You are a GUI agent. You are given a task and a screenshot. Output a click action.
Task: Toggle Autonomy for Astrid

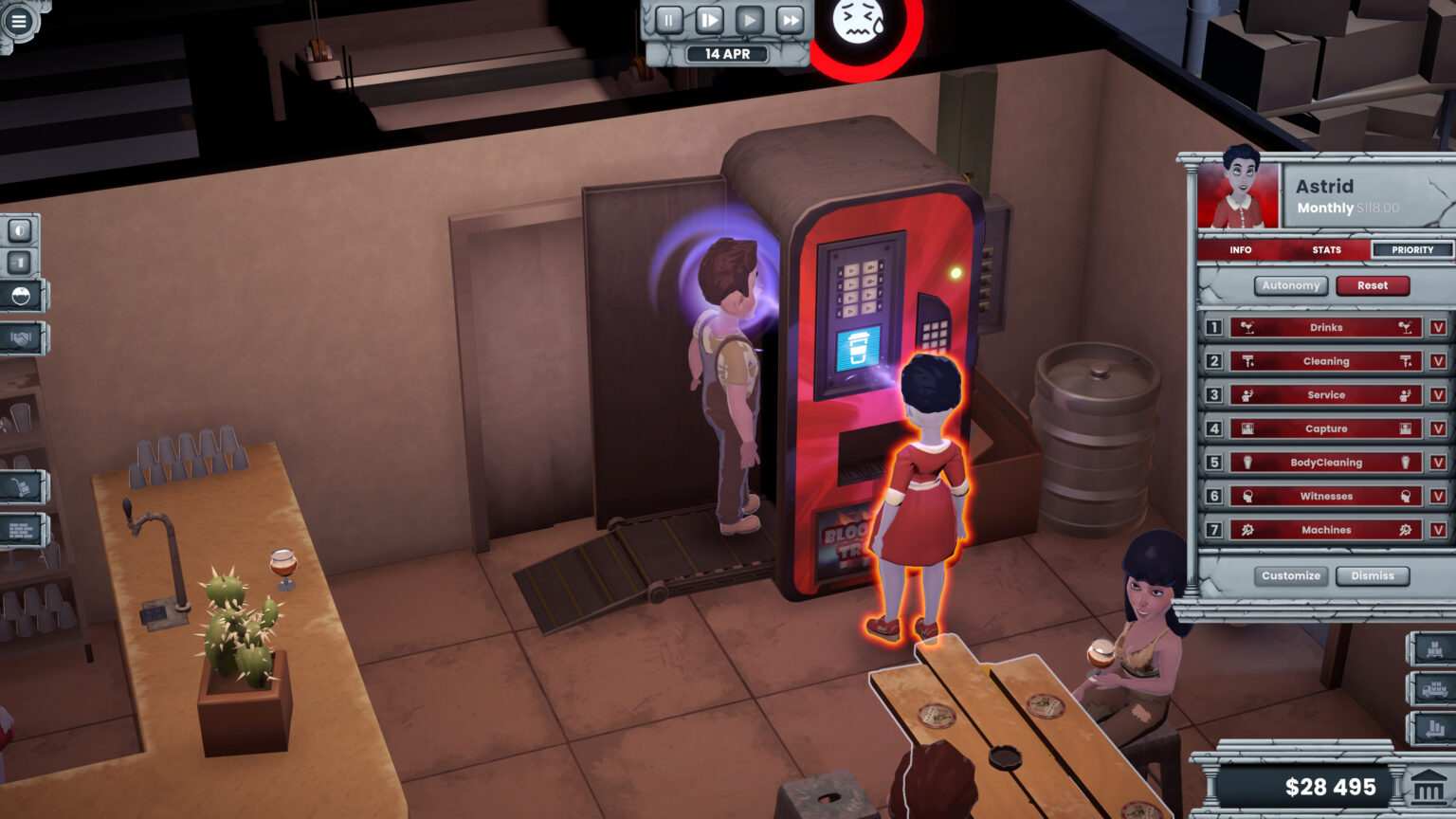pyautogui.click(x=1290, y=285)
